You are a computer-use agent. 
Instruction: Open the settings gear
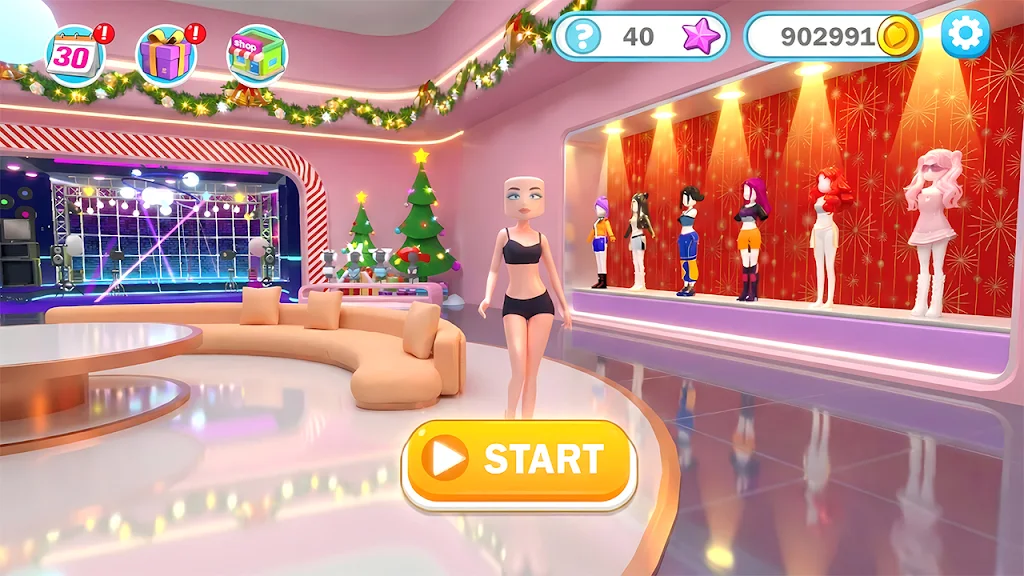[964, 36]
